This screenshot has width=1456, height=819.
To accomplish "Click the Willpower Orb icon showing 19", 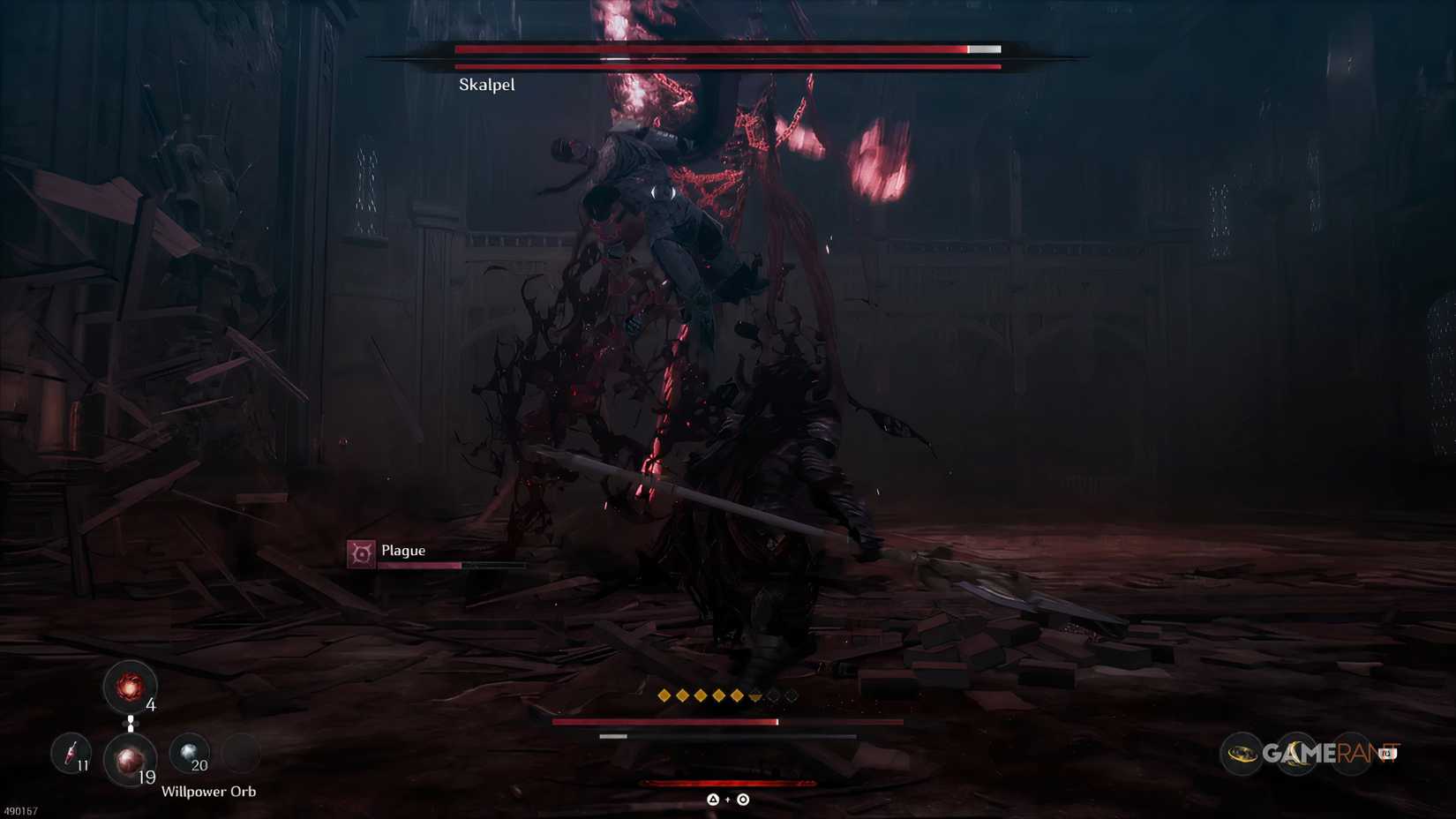I will pos(131,761).
